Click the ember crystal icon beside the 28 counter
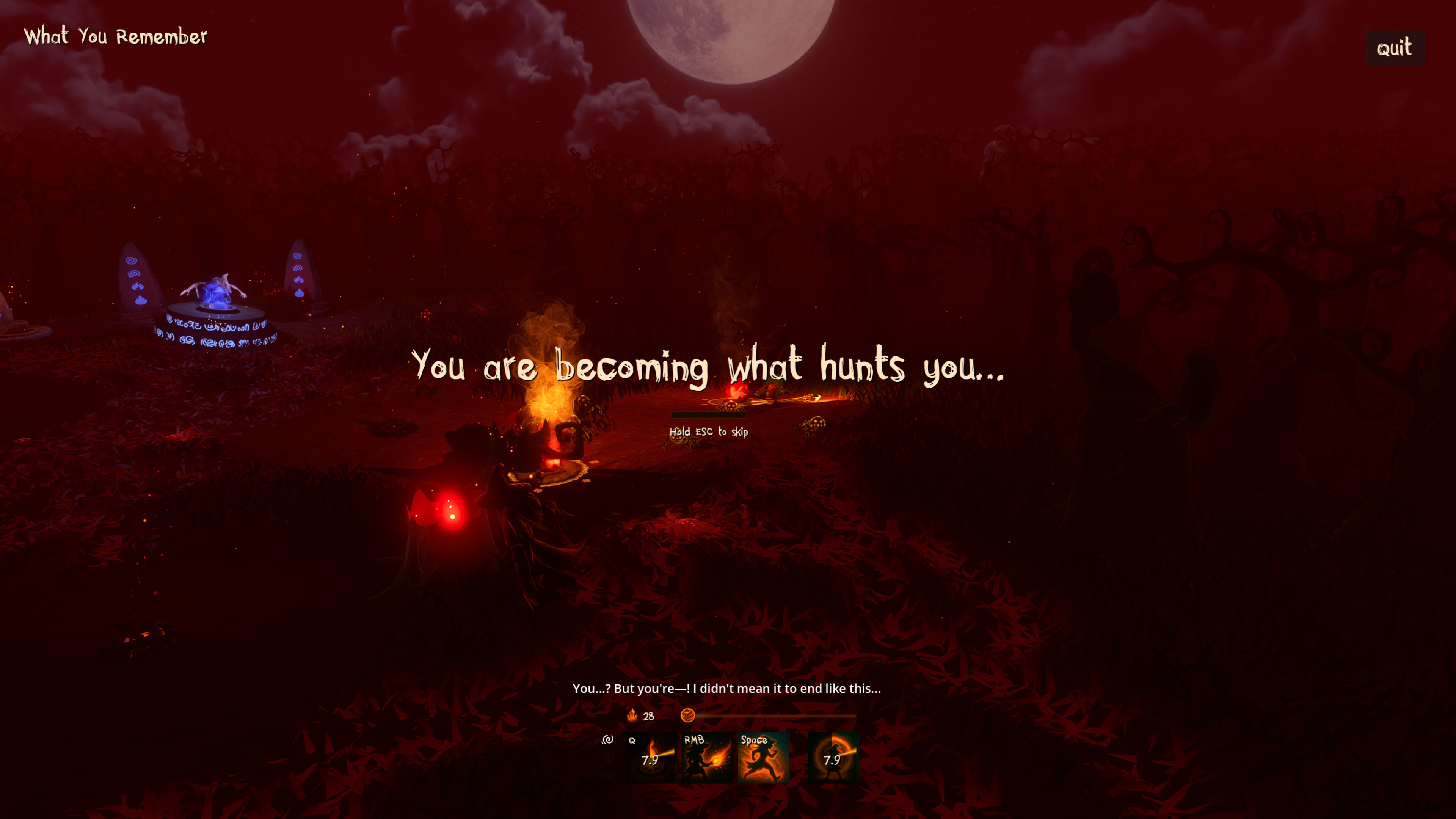 click(632, 715)
